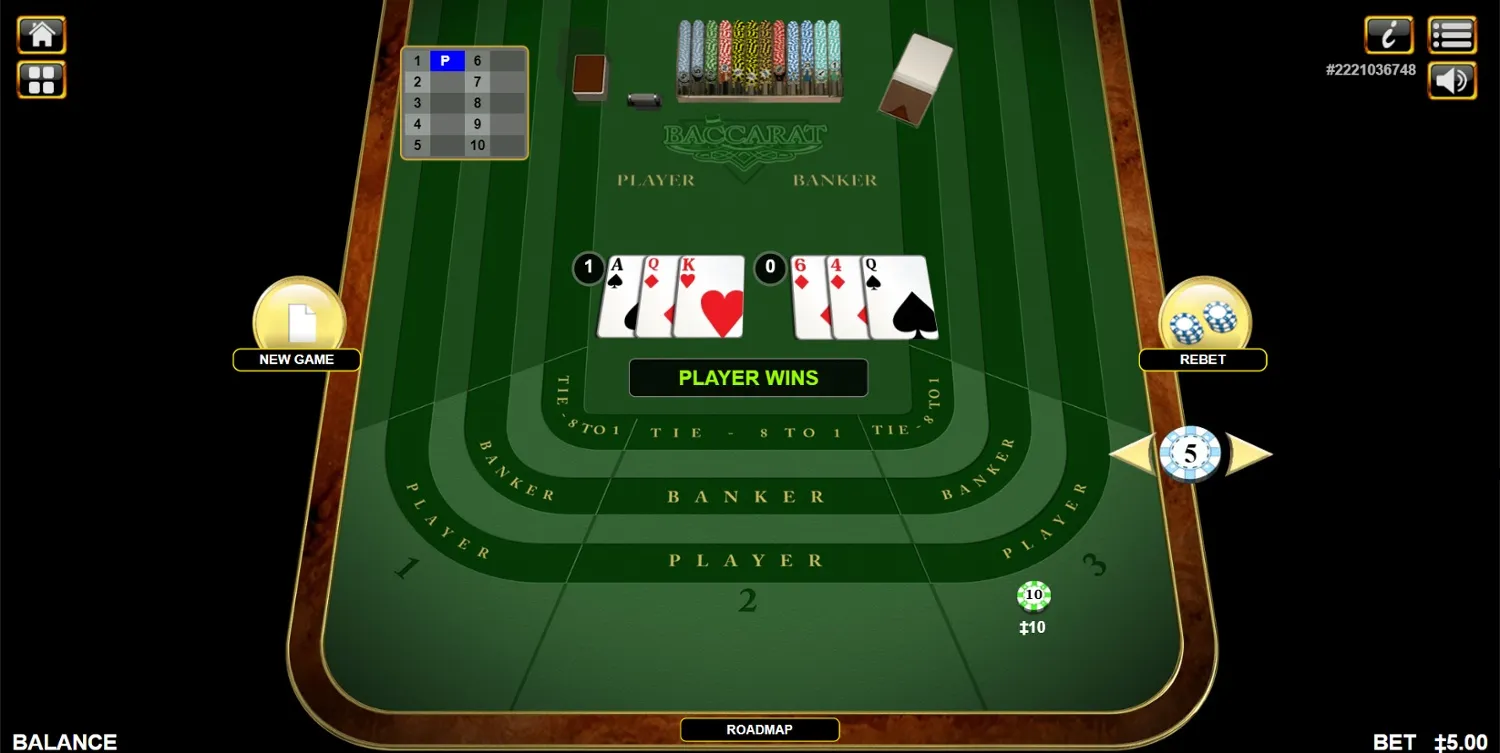The width and height of the screenshot is (1500, 753).
Task: Select the TIE - 8 TO 1 betting zone
Action: [x=748, y=432]
